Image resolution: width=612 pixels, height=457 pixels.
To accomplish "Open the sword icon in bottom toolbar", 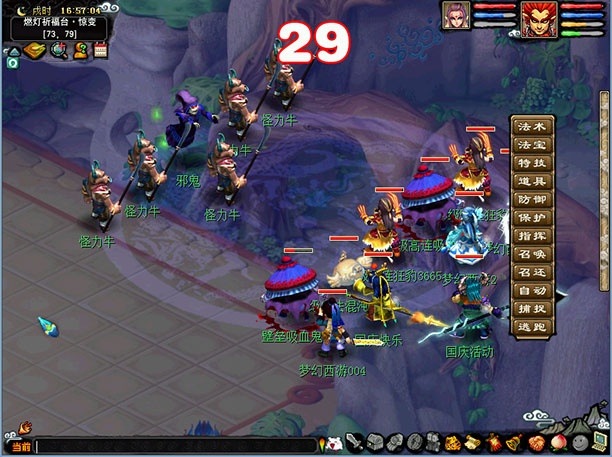I will (x=355, y=442).
